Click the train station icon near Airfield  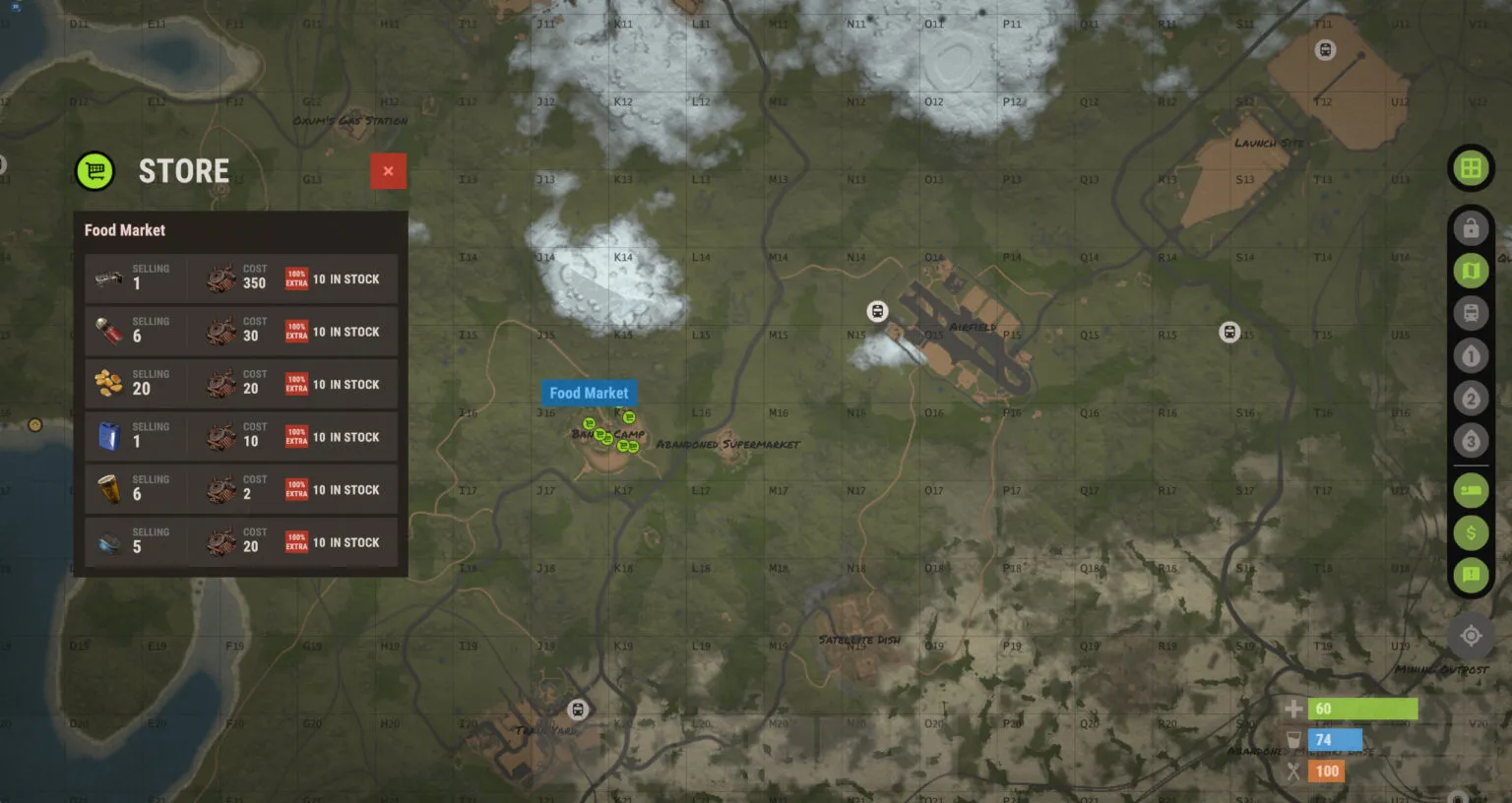click(x=875, y=311)
